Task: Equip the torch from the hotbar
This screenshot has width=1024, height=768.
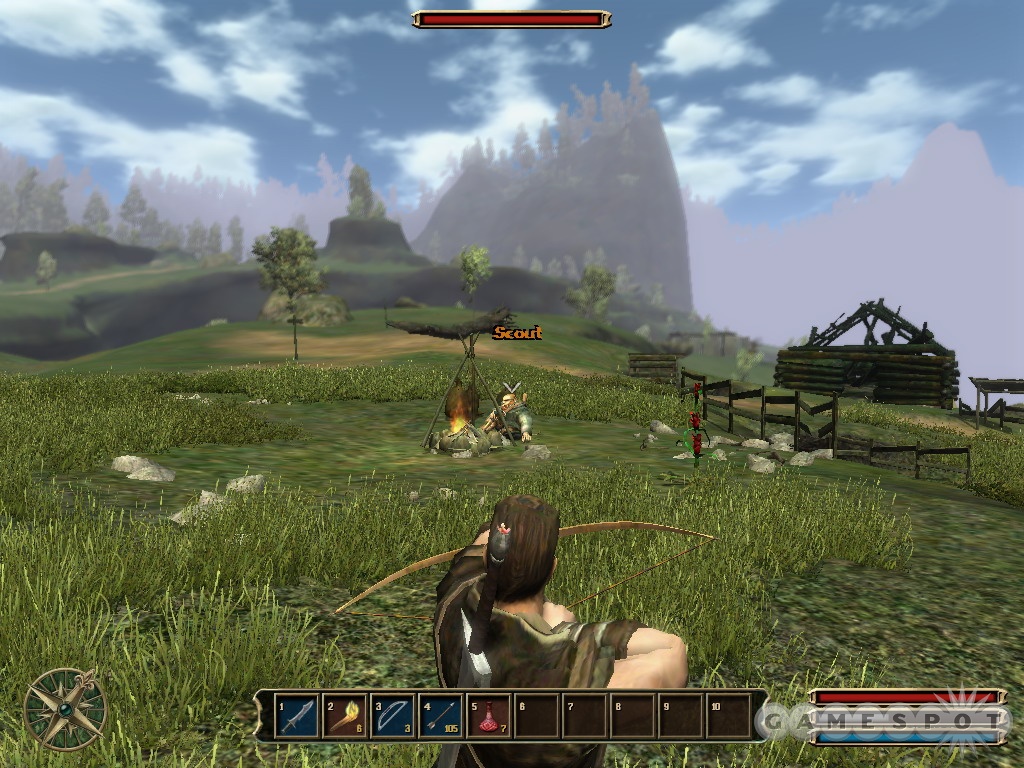Action: pyautogui.click(x=345, y=716)
